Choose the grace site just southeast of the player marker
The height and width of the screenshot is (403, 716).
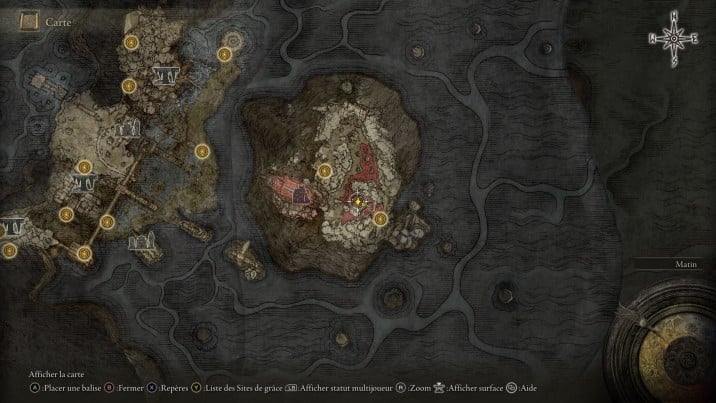tap(380, 218)
